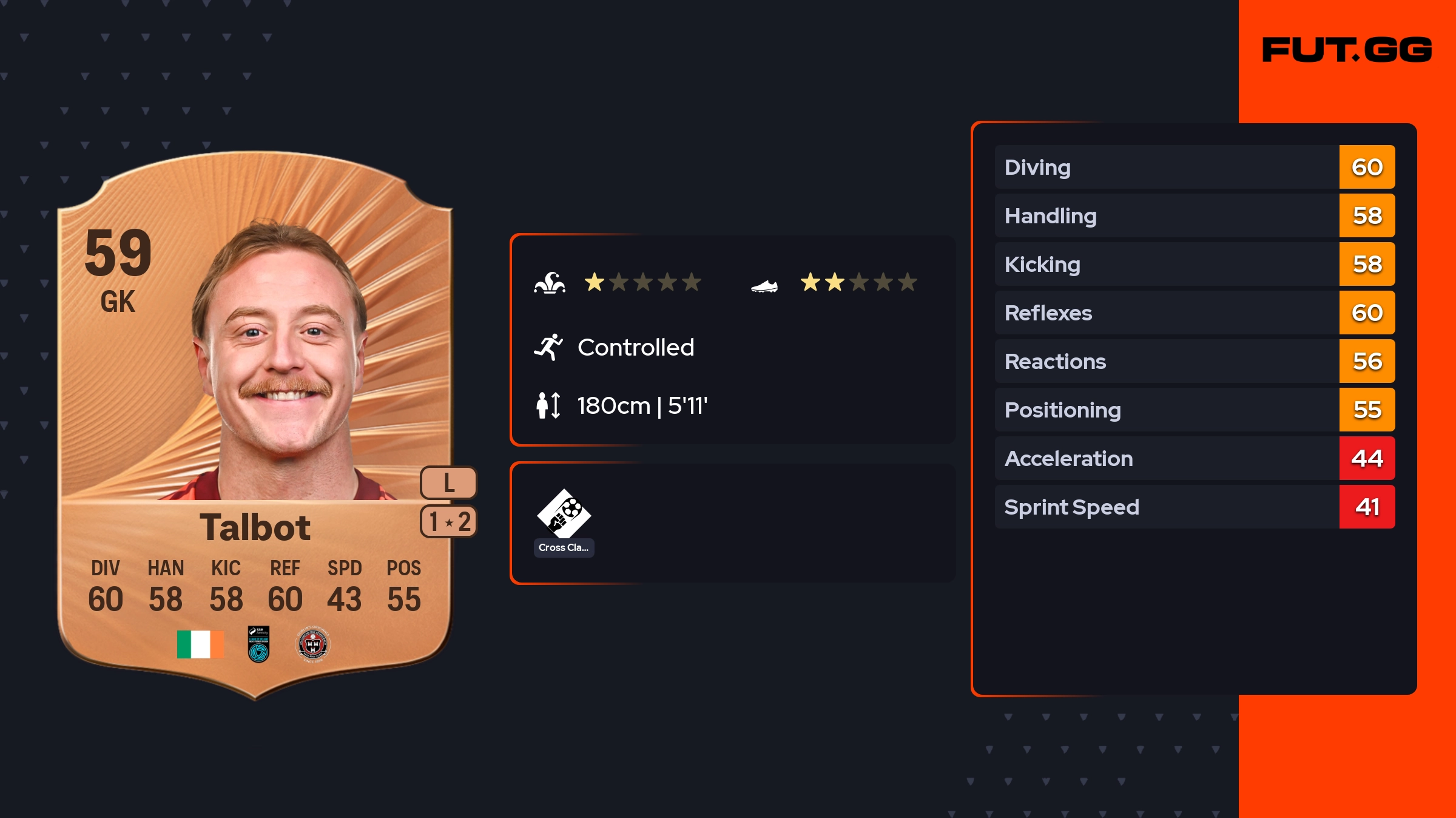Select the Reflexes stat row

1194,313
